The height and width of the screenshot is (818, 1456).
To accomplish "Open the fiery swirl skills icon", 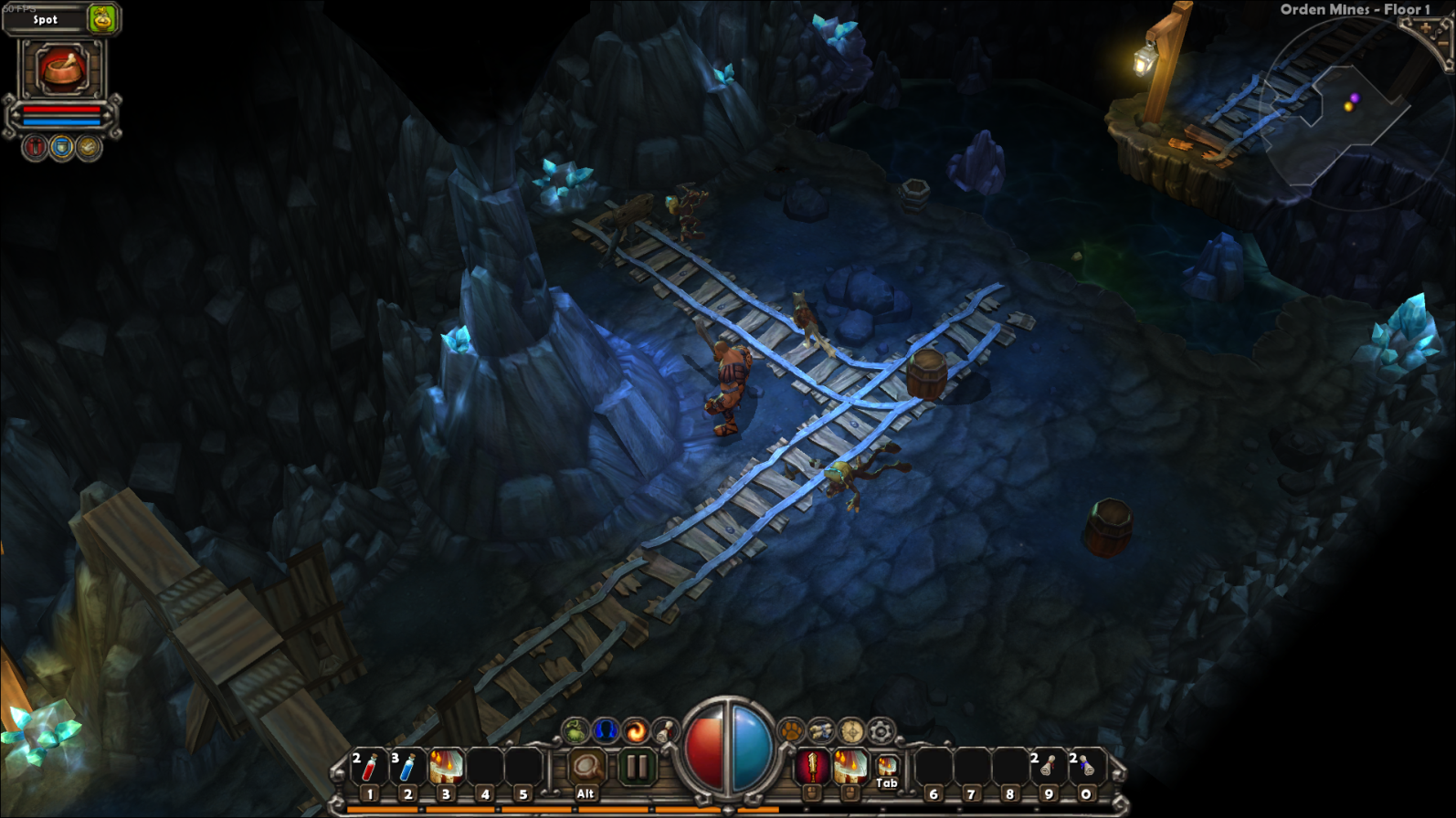I will (635, 730).
